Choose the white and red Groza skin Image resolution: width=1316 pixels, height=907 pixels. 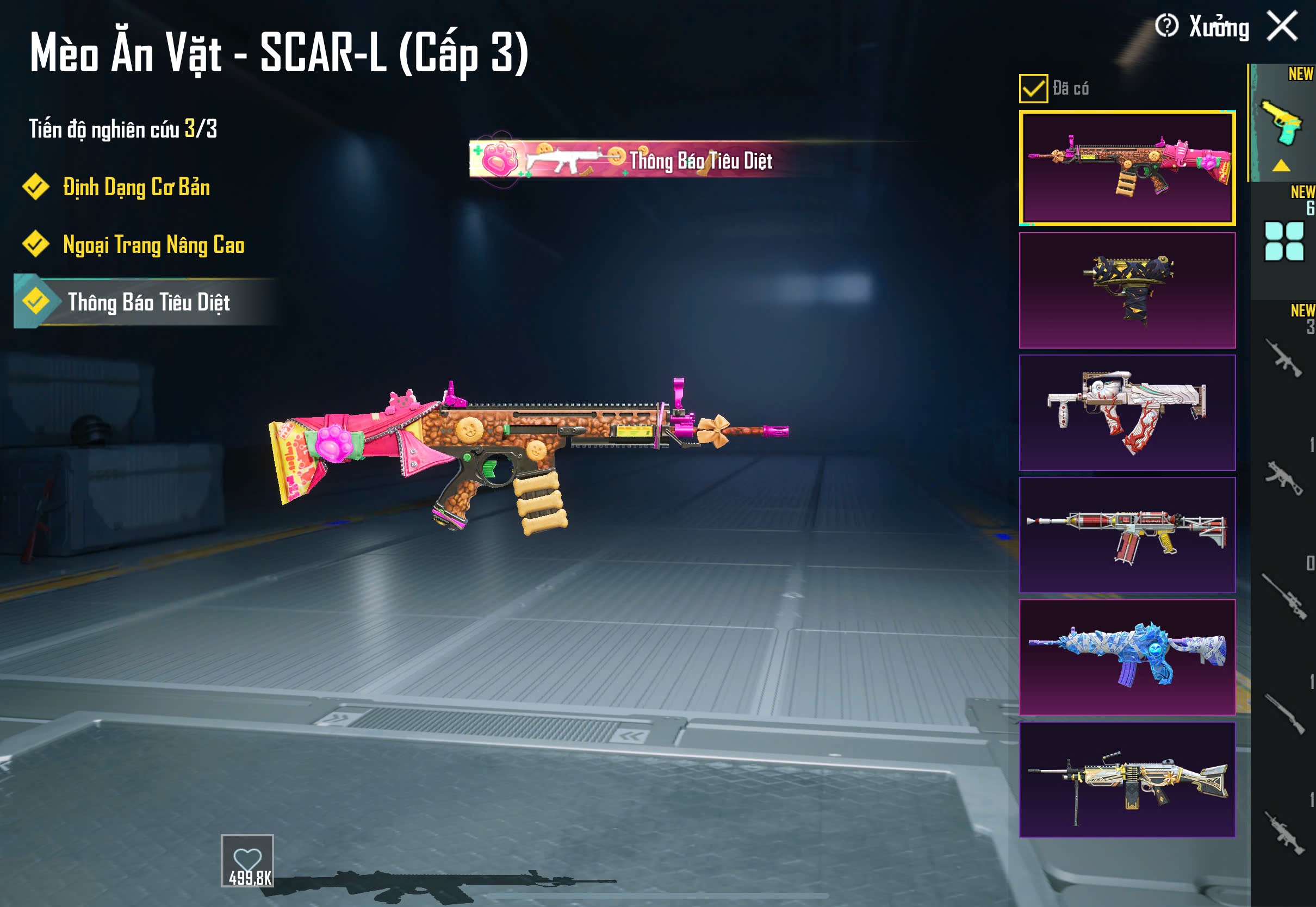pos(1127,413)
